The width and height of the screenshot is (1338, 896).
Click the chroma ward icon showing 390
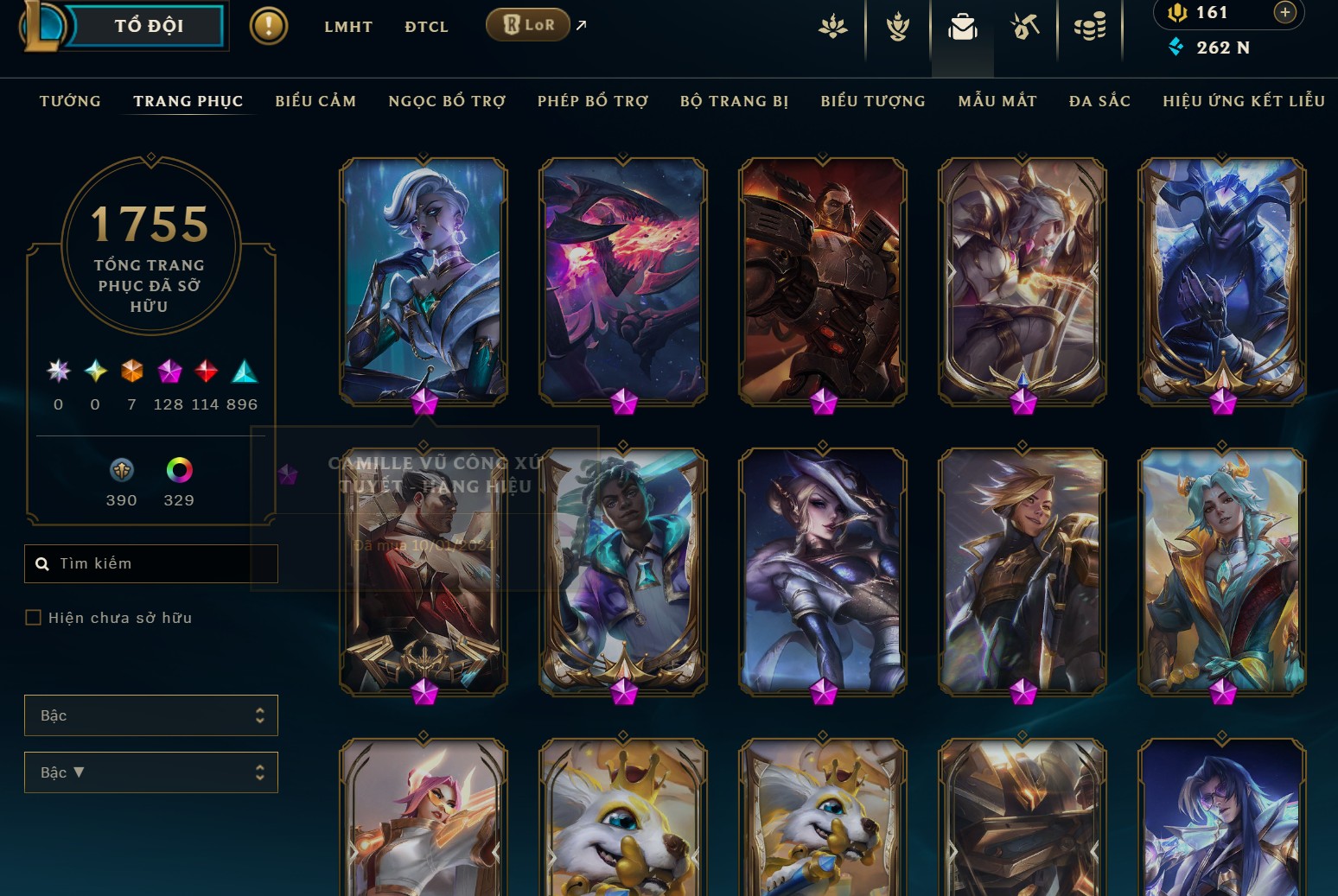coord(122,471)
